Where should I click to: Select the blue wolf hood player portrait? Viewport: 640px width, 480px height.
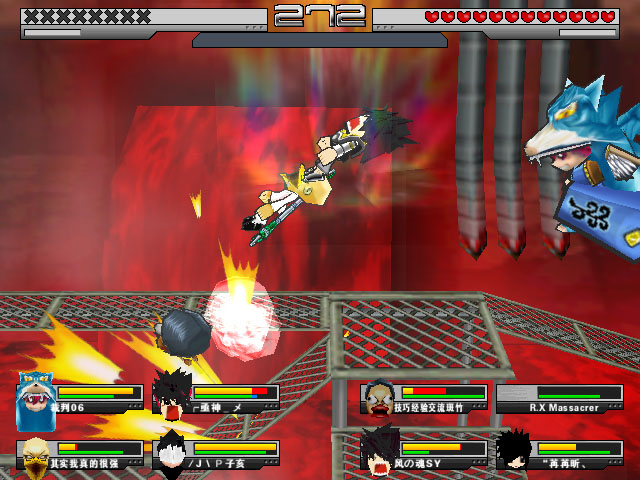tap(34, 397)
